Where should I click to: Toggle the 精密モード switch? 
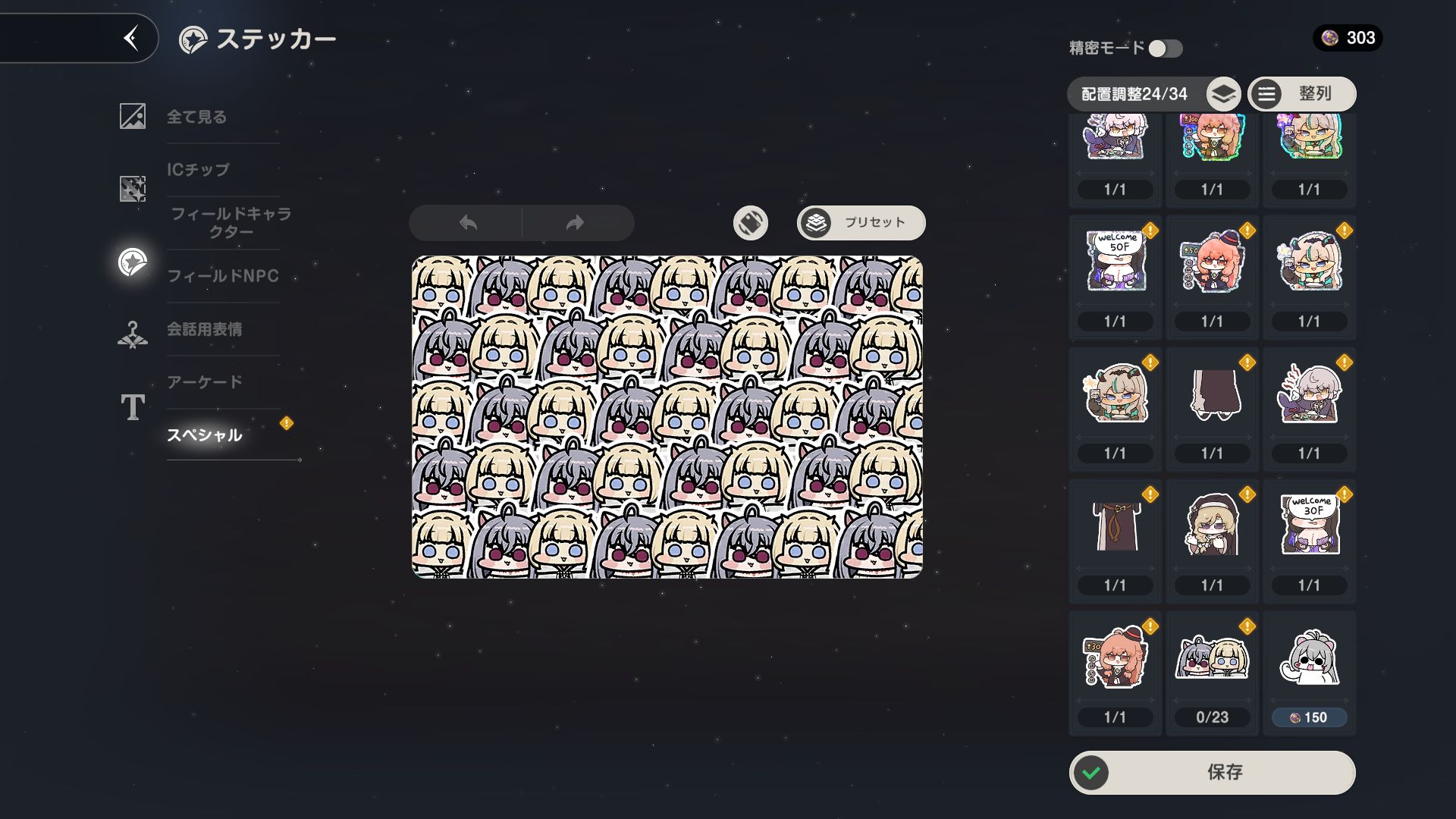point(1165,49)
